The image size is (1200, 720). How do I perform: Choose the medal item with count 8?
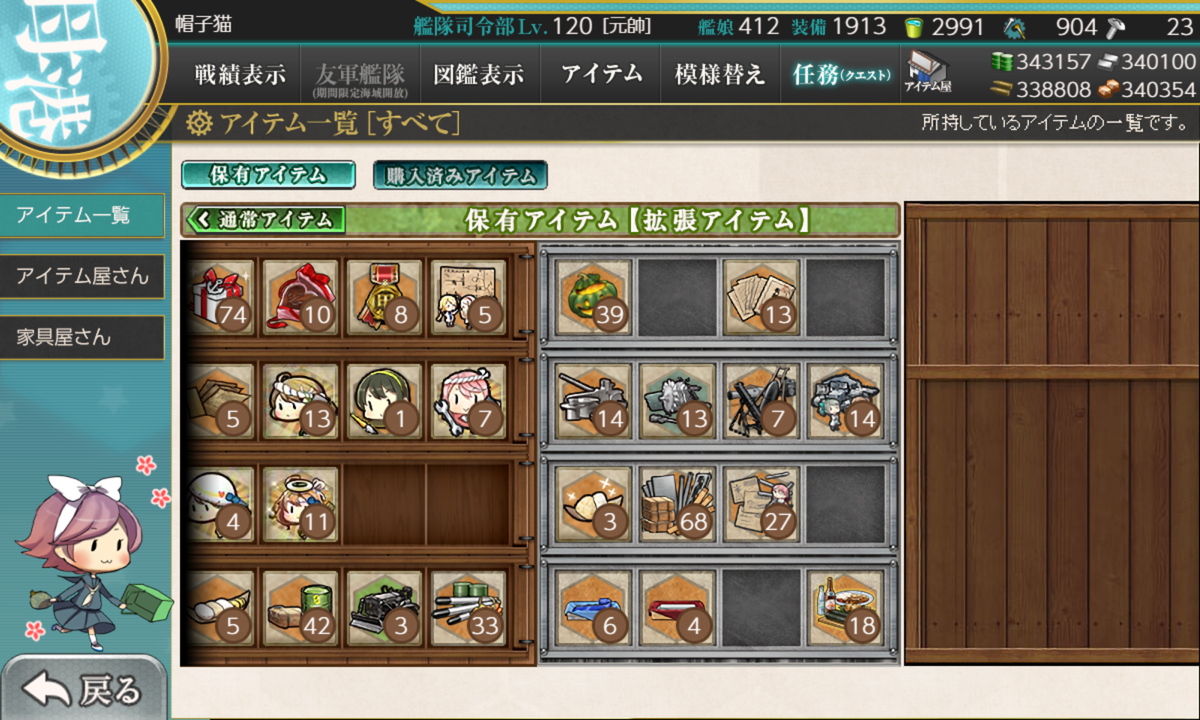click(385, 297)
